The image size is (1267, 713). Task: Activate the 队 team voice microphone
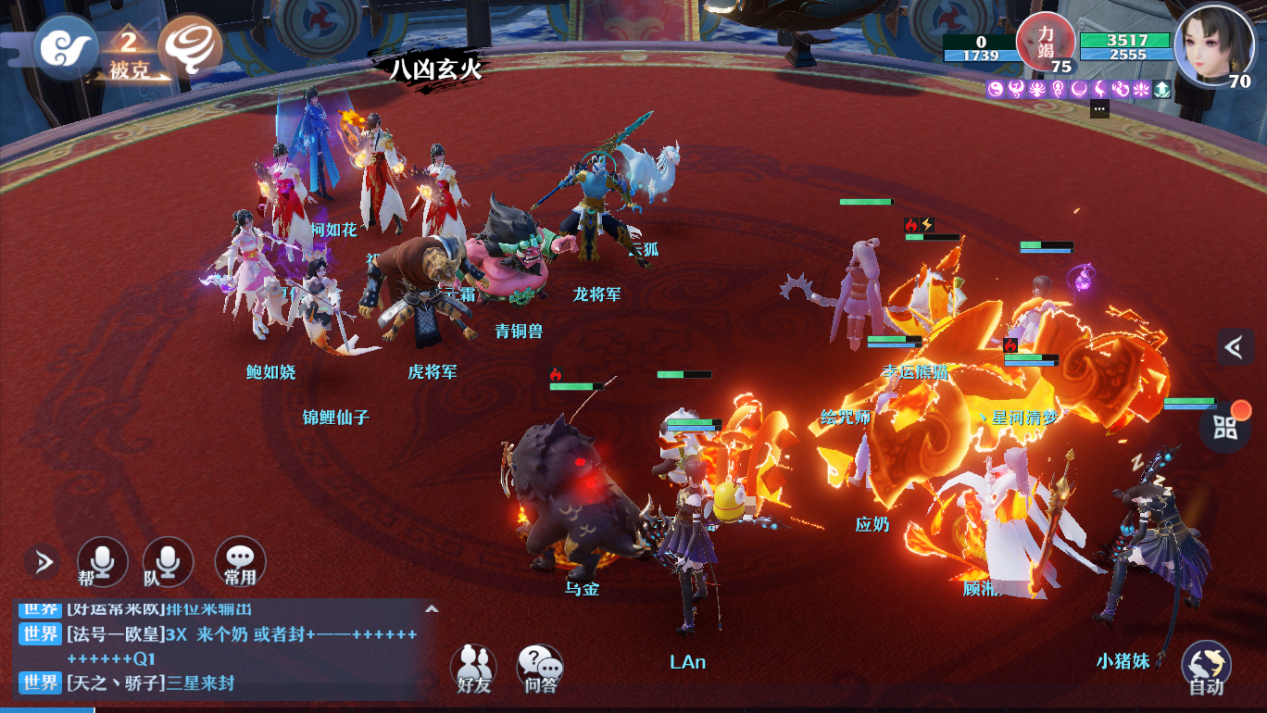[x=168, y=562]
